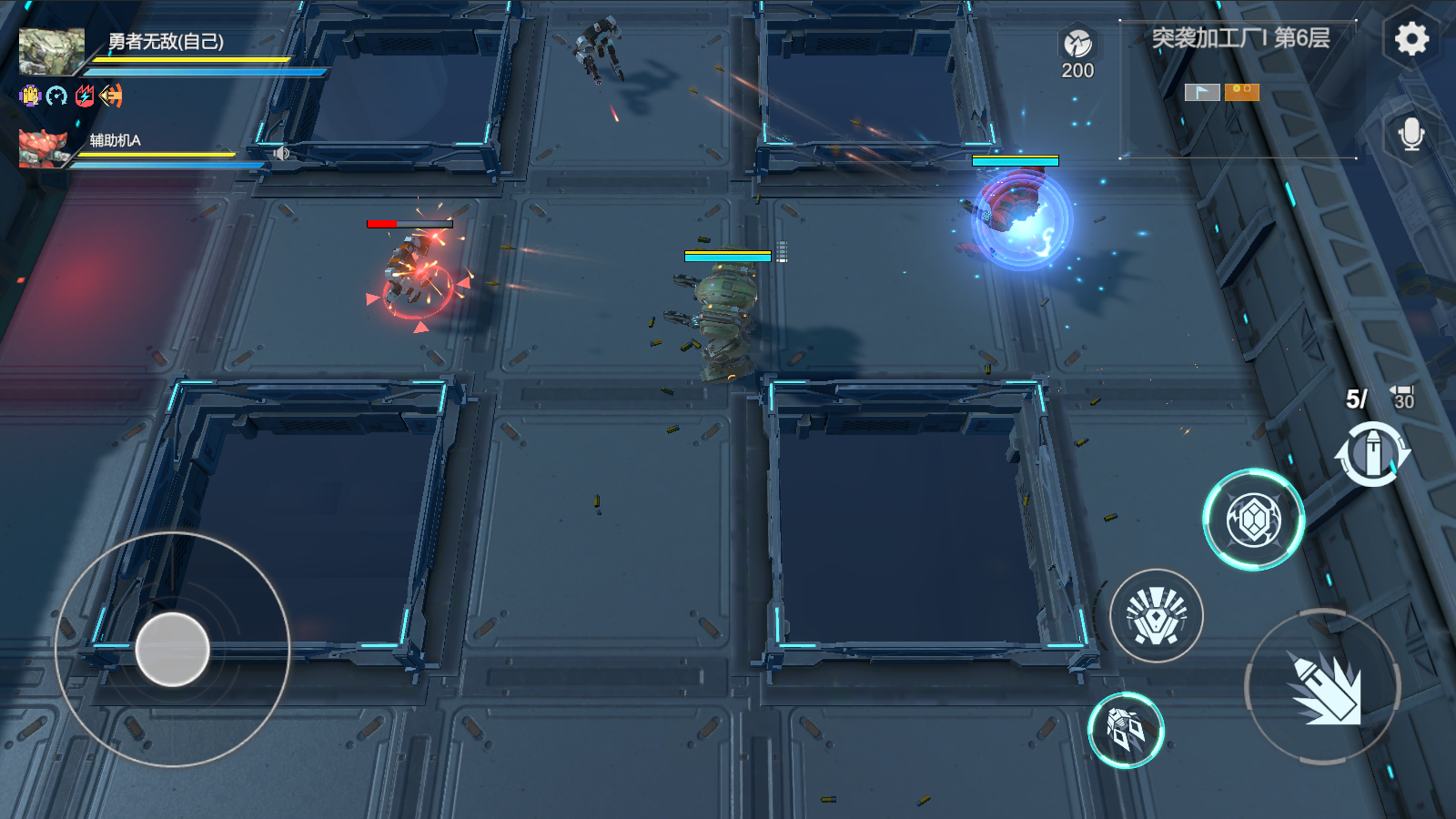This screenshot has width=1456, height=819.
Task: Tap the microphone voice chat icon
Action: click(1411, 133)
